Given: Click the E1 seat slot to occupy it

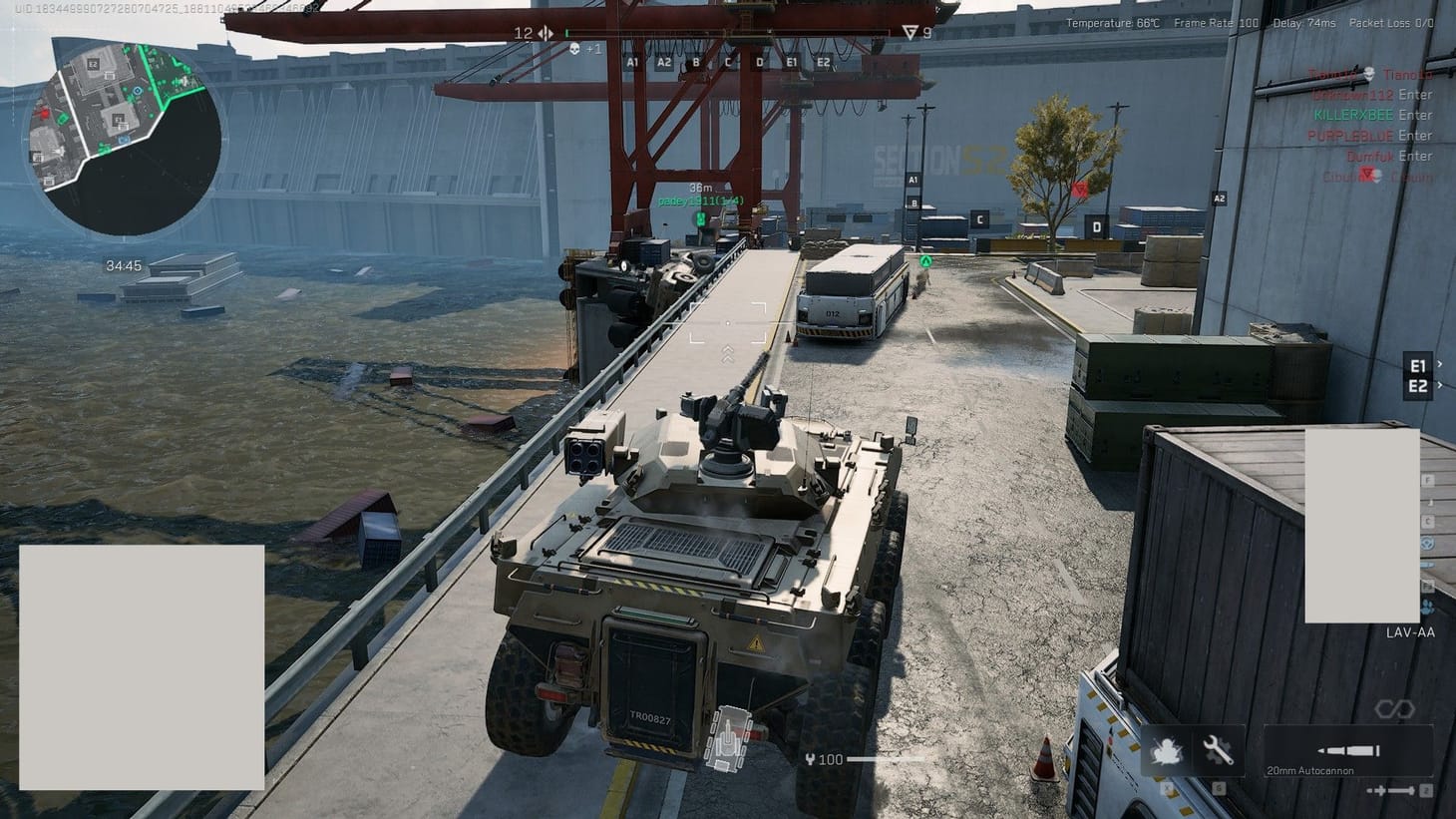Looking at the screenshot, I should (x=1417, y=364).
